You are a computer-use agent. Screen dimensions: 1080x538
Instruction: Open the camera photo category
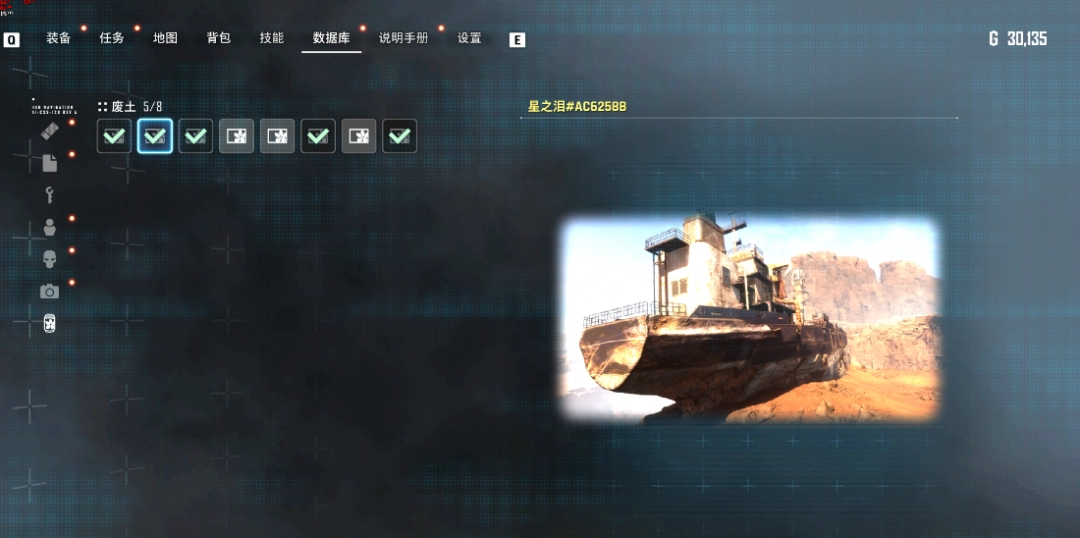click(x=49, y=291)
